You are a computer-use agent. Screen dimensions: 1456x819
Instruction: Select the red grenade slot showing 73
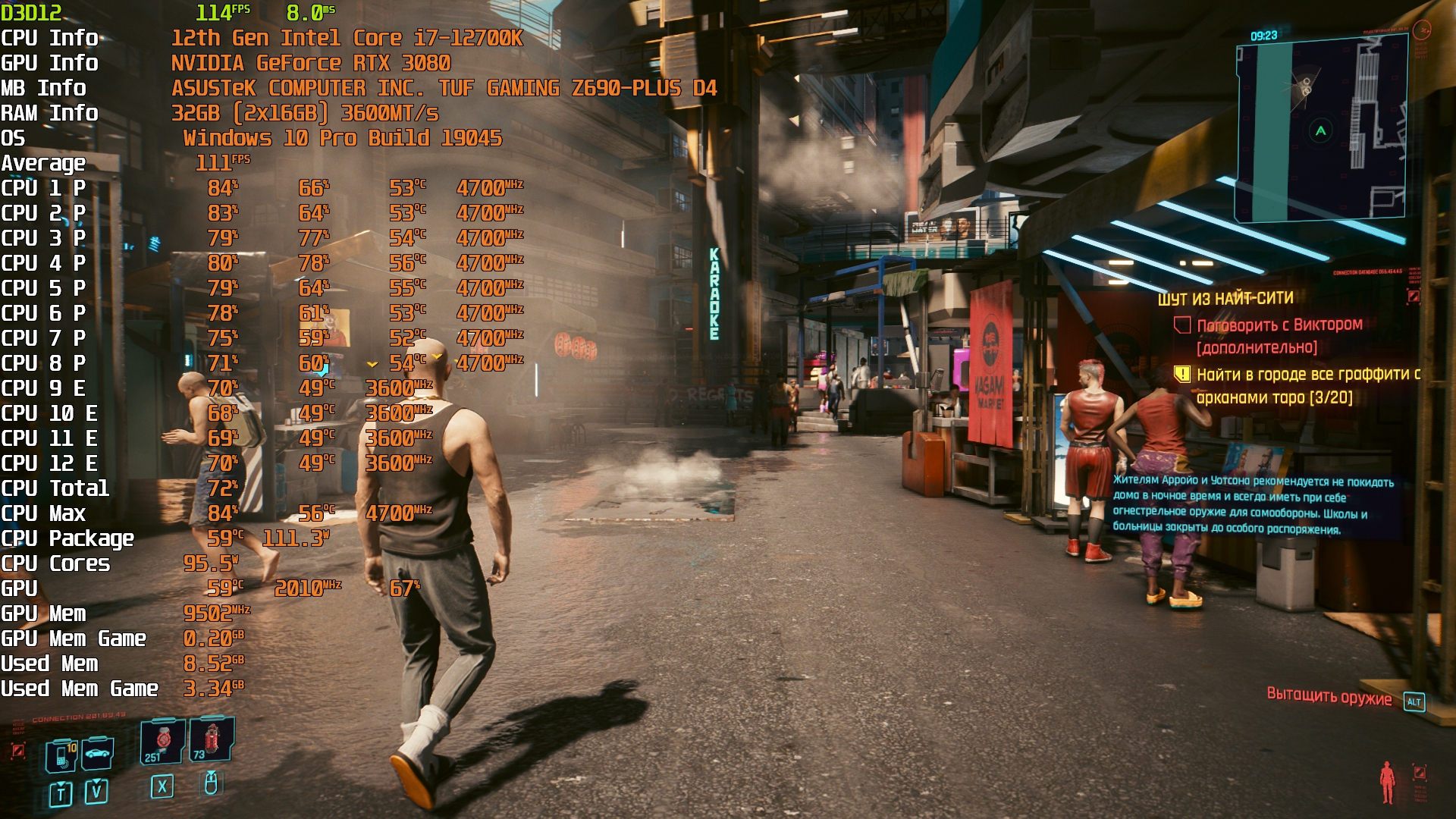(211, 739)
